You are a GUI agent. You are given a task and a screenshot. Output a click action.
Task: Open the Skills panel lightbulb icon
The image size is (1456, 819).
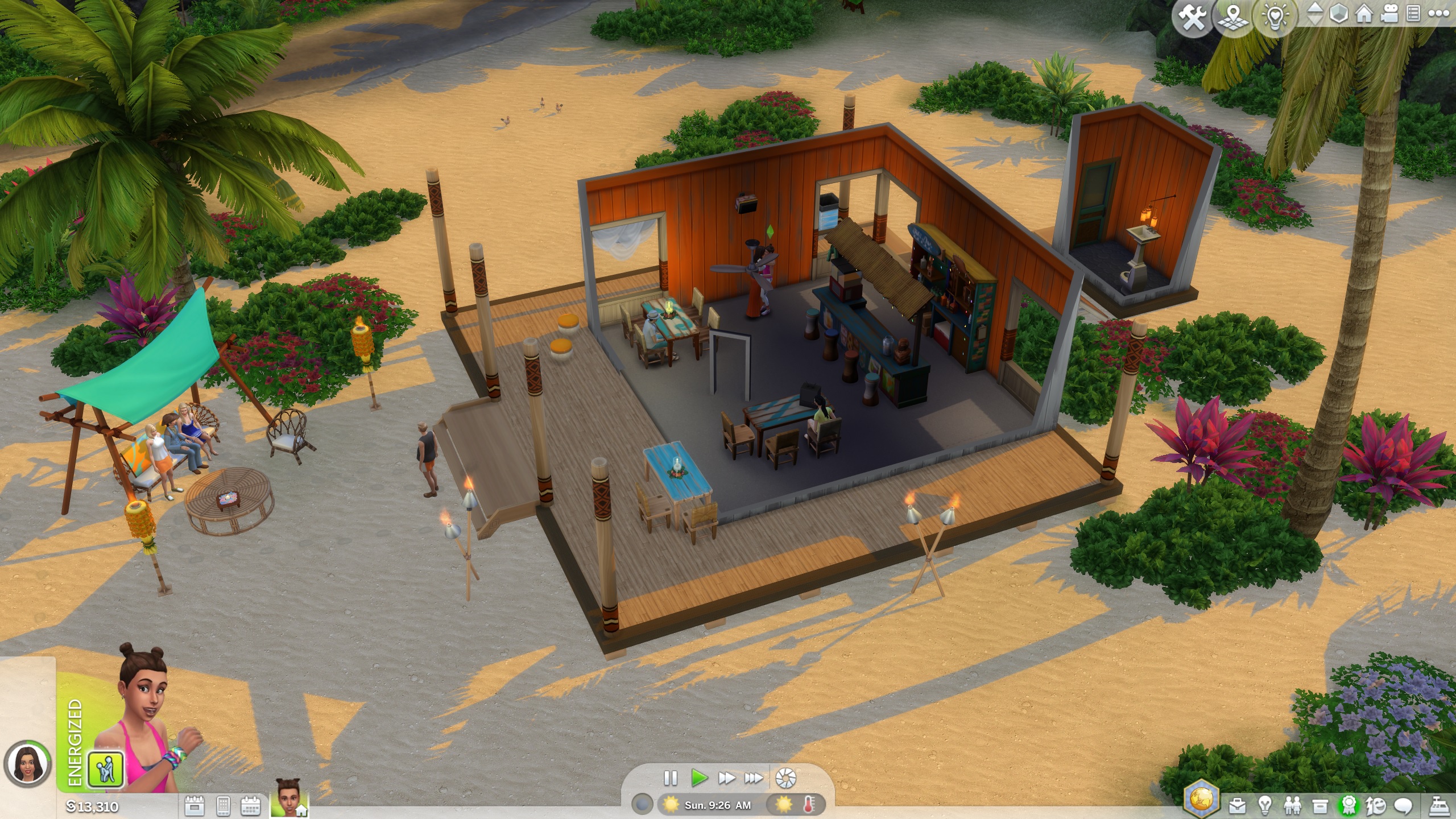point(1265,806)
